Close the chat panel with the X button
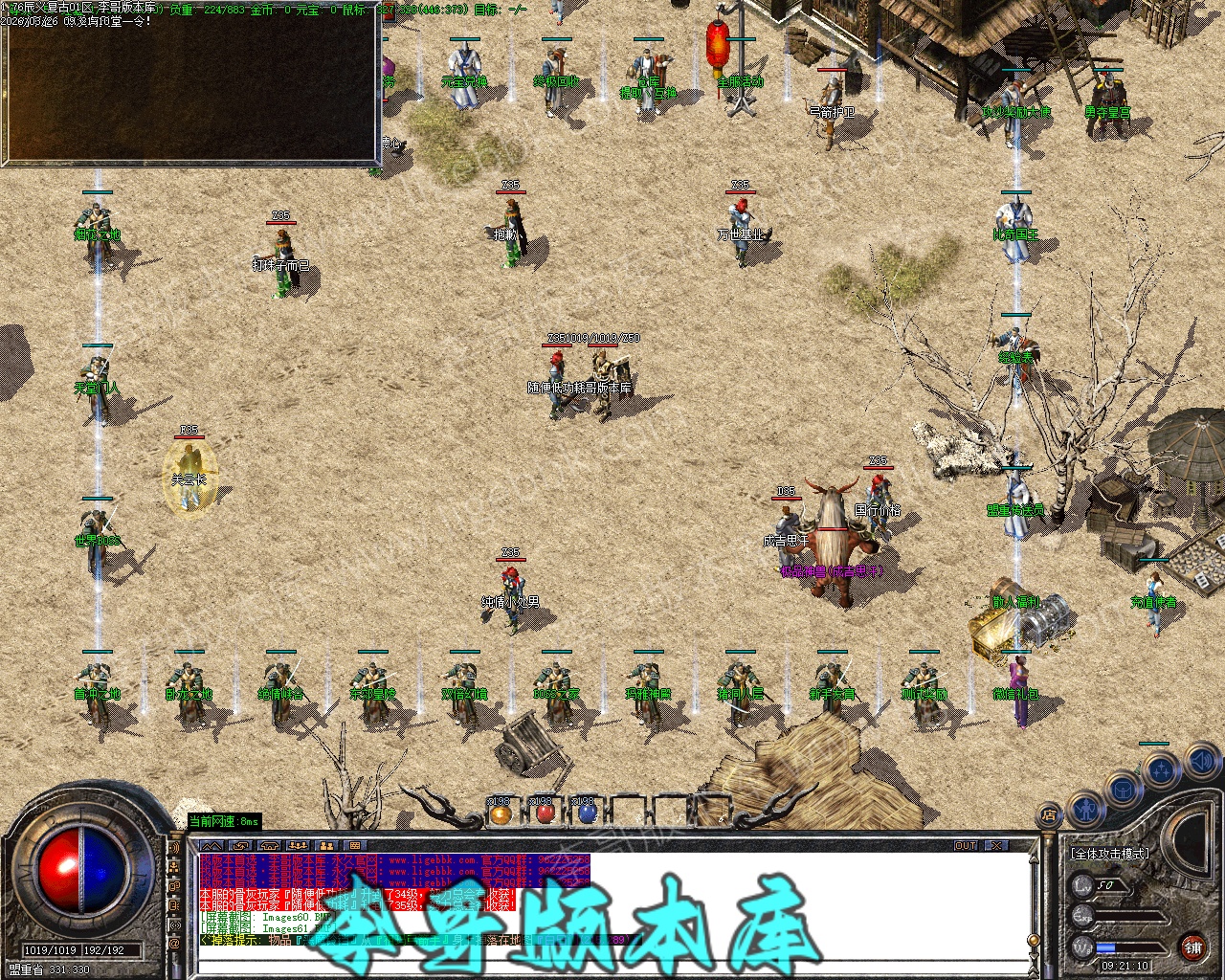Viewport: 1225px width, 980px height. pyautogui.click(x=996, y=846)
